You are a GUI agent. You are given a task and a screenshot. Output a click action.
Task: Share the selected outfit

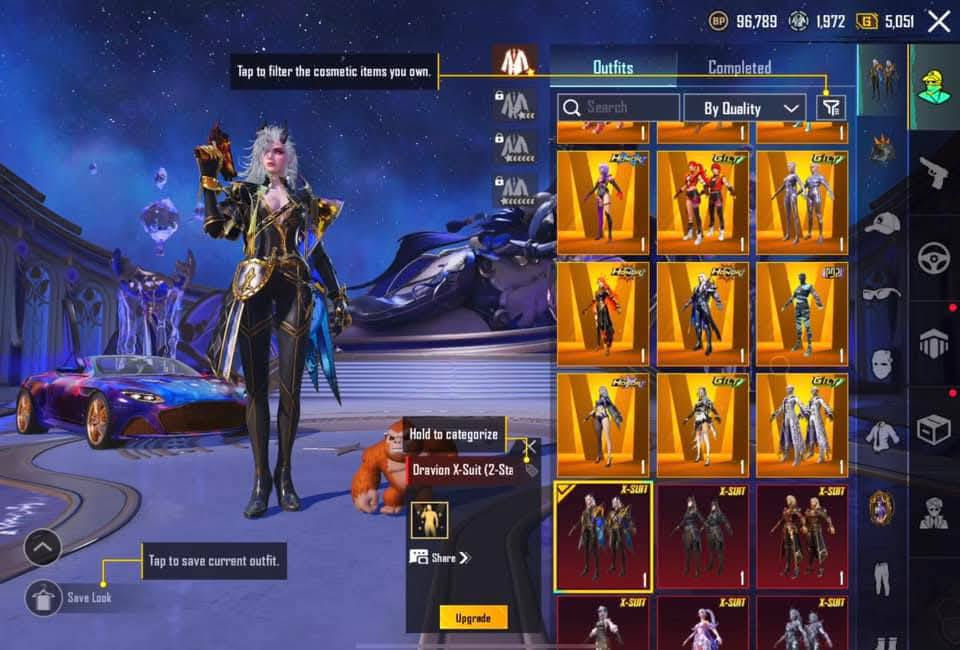440,558
